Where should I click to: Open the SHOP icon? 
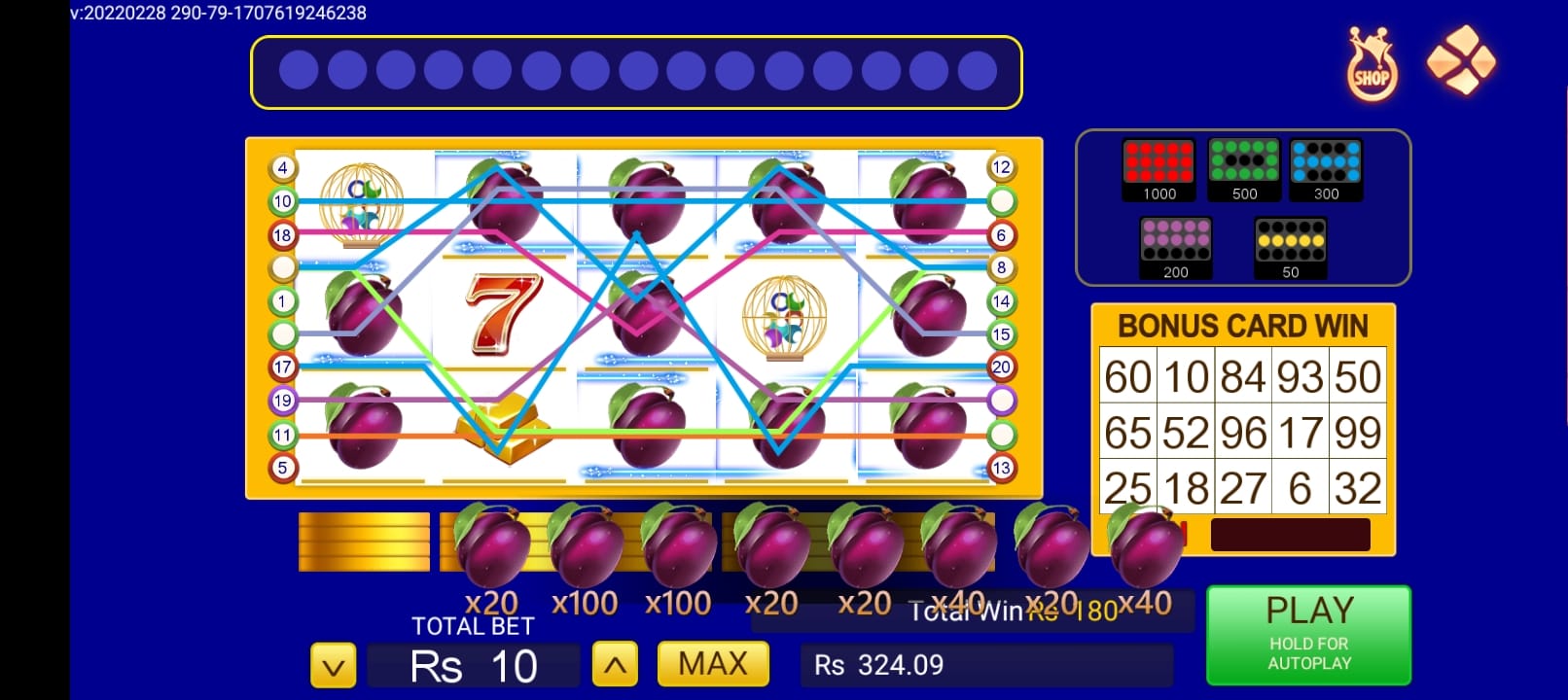tap(1372, 65)
